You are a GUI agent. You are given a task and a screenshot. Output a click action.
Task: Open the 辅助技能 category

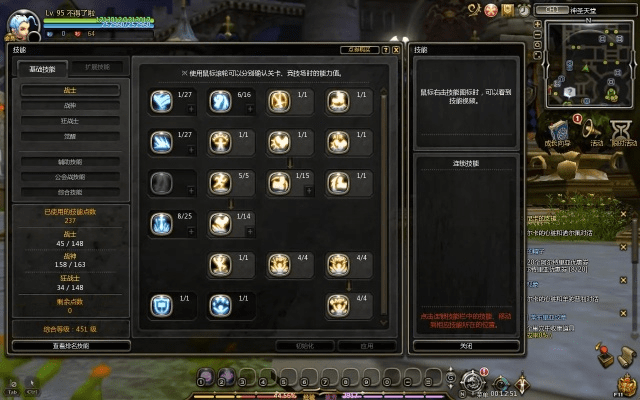coord(70,161)
